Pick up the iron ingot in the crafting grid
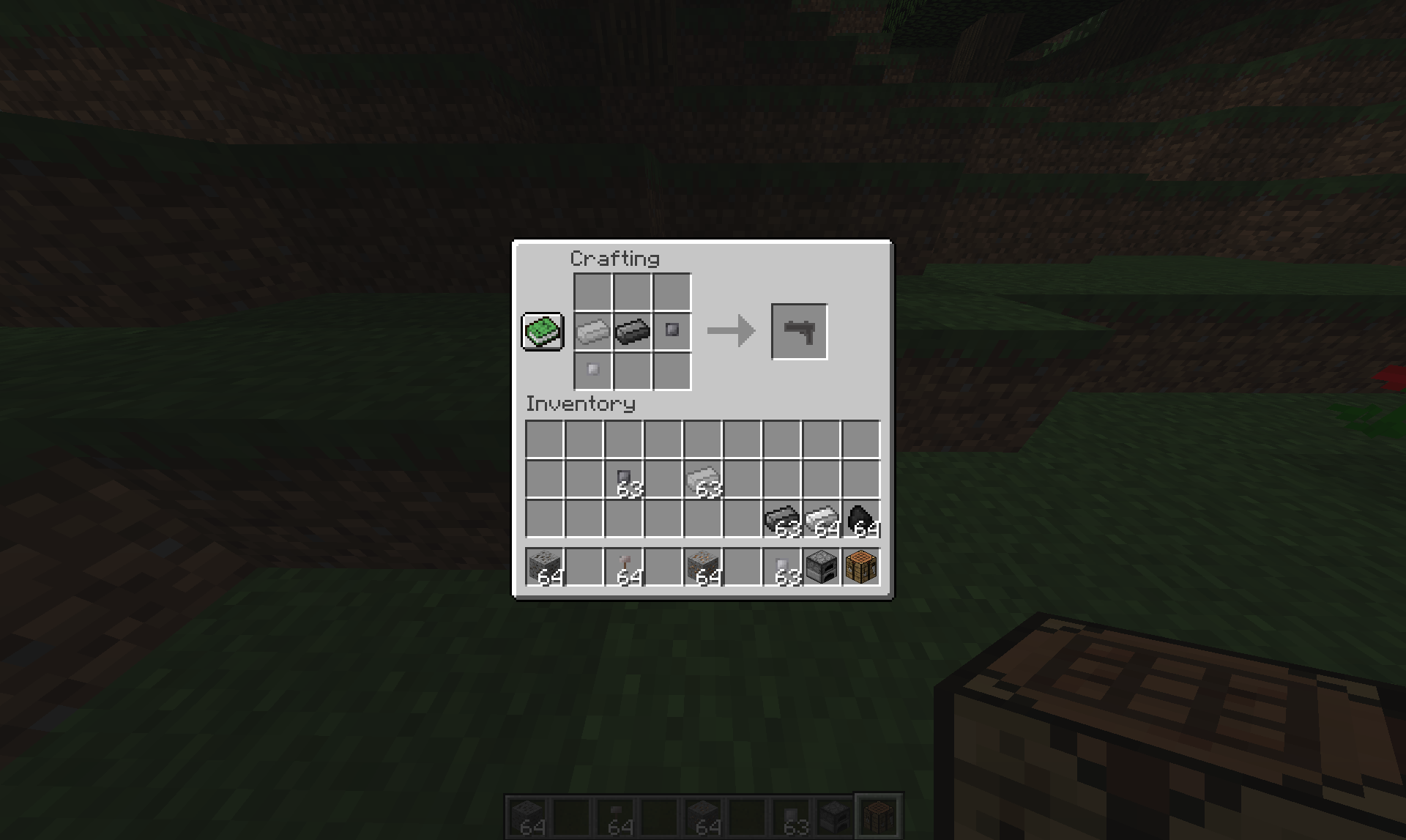 tap(592, 330)
